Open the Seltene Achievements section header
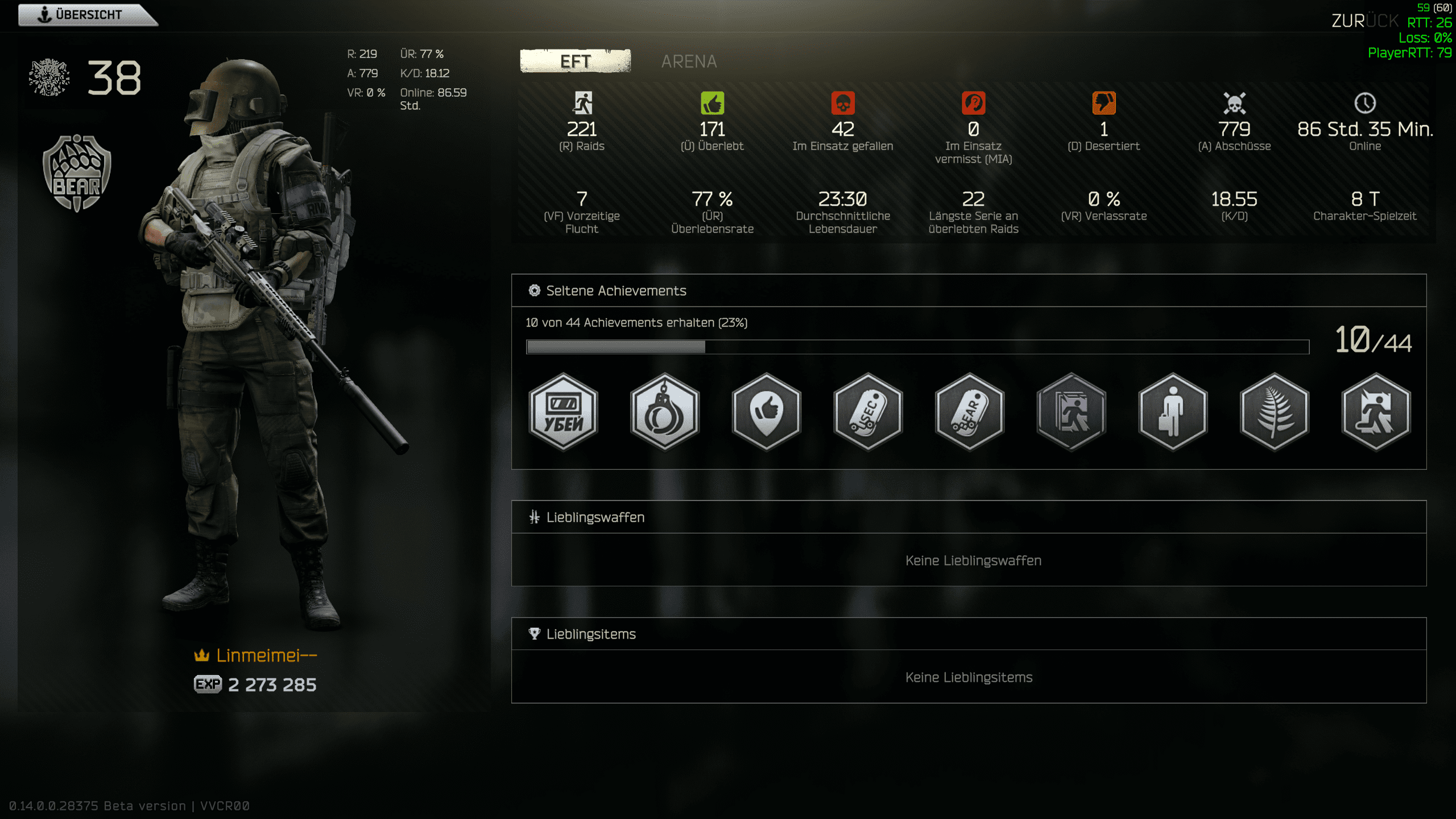1456x819 pixels. (616, 291)
